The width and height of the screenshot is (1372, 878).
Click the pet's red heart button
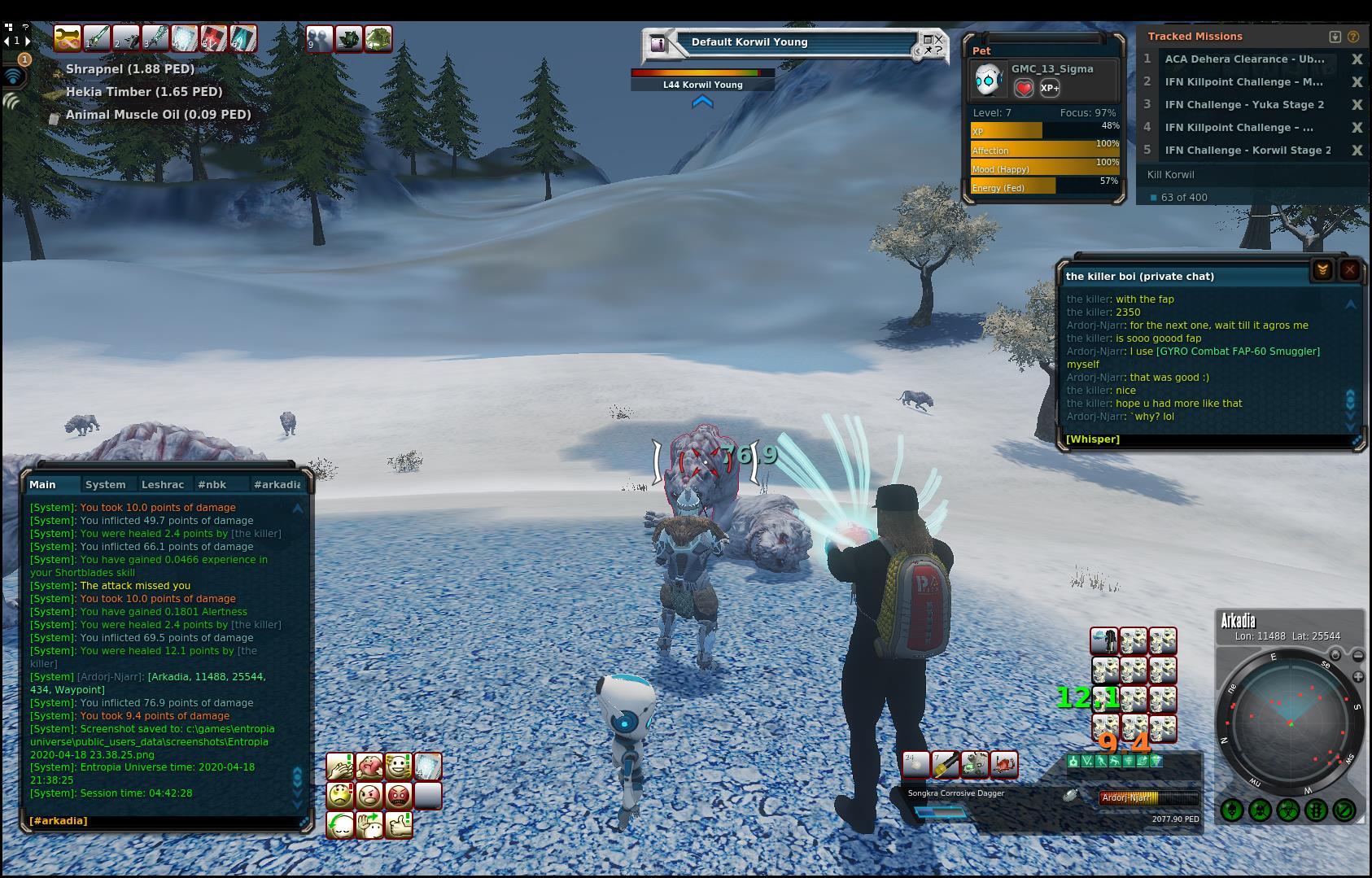(x=1024, y=88)
